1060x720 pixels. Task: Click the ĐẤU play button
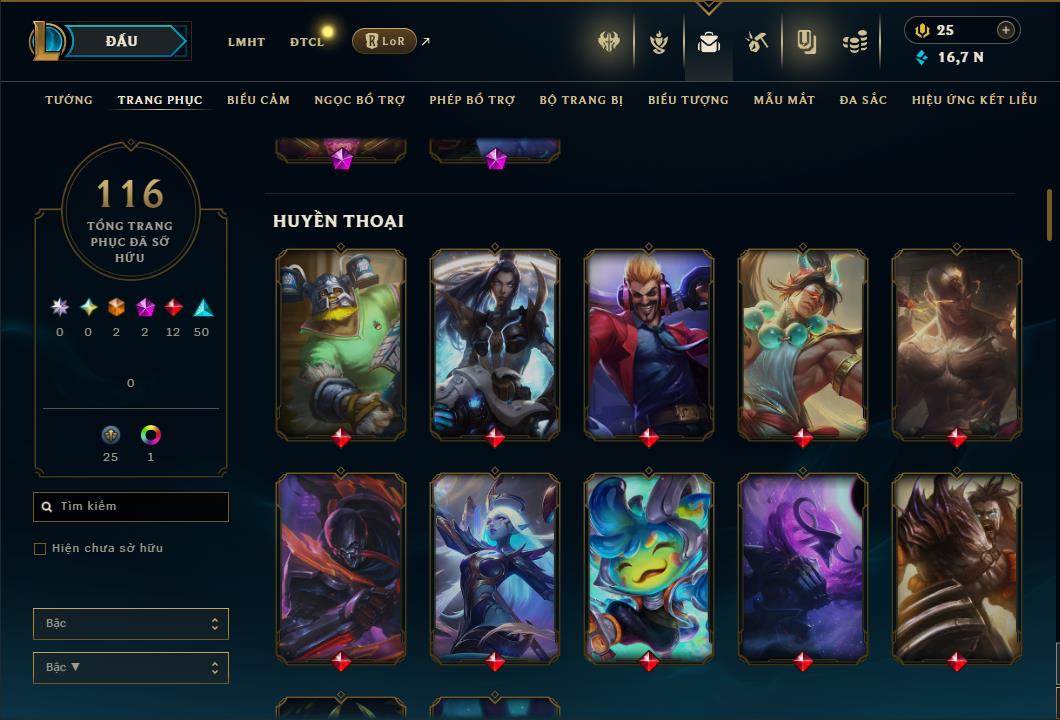[x=121, y=41]
